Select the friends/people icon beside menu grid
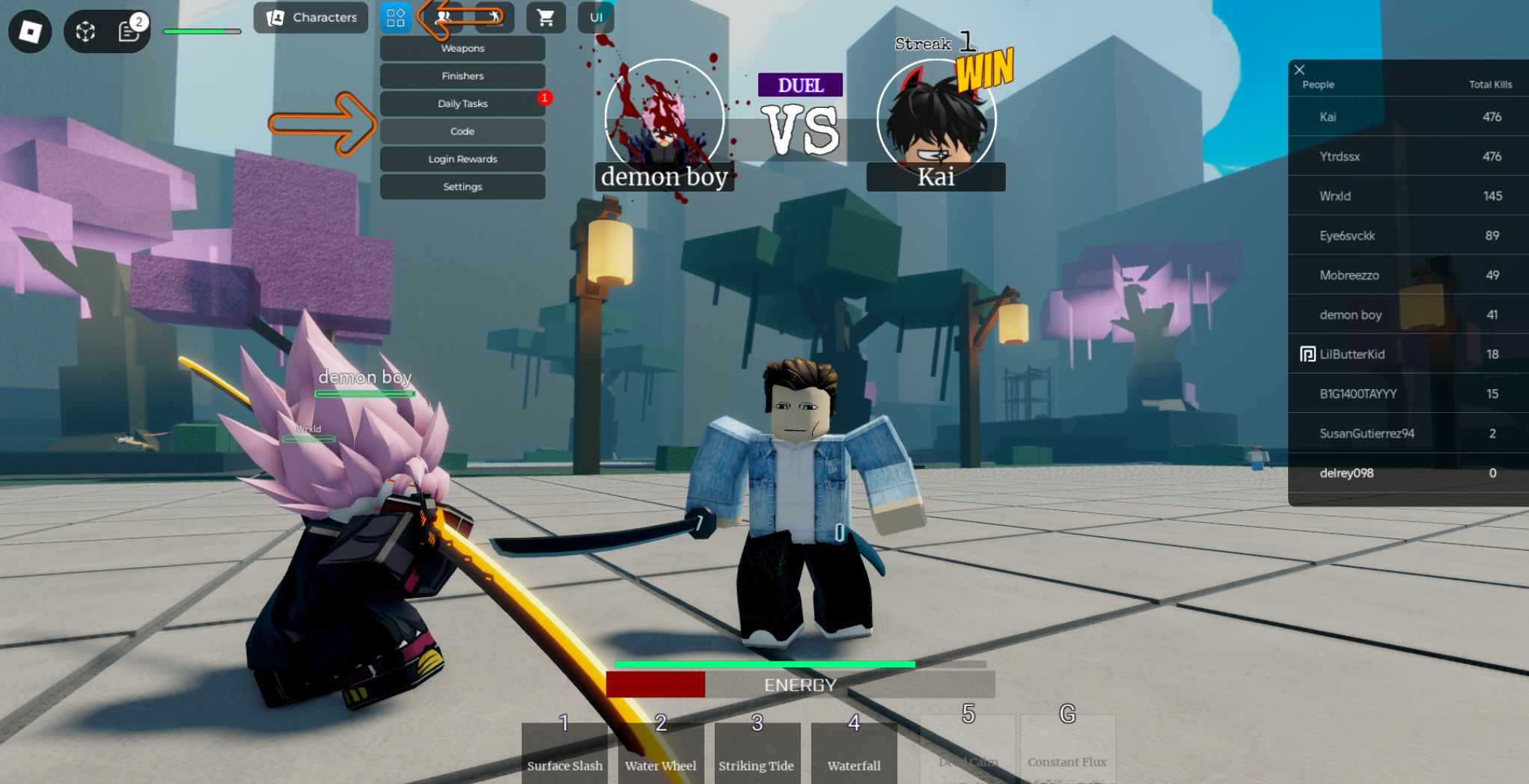Image resolution: width=1529 pixels, height=784 pixels. [x=445, y=16]
